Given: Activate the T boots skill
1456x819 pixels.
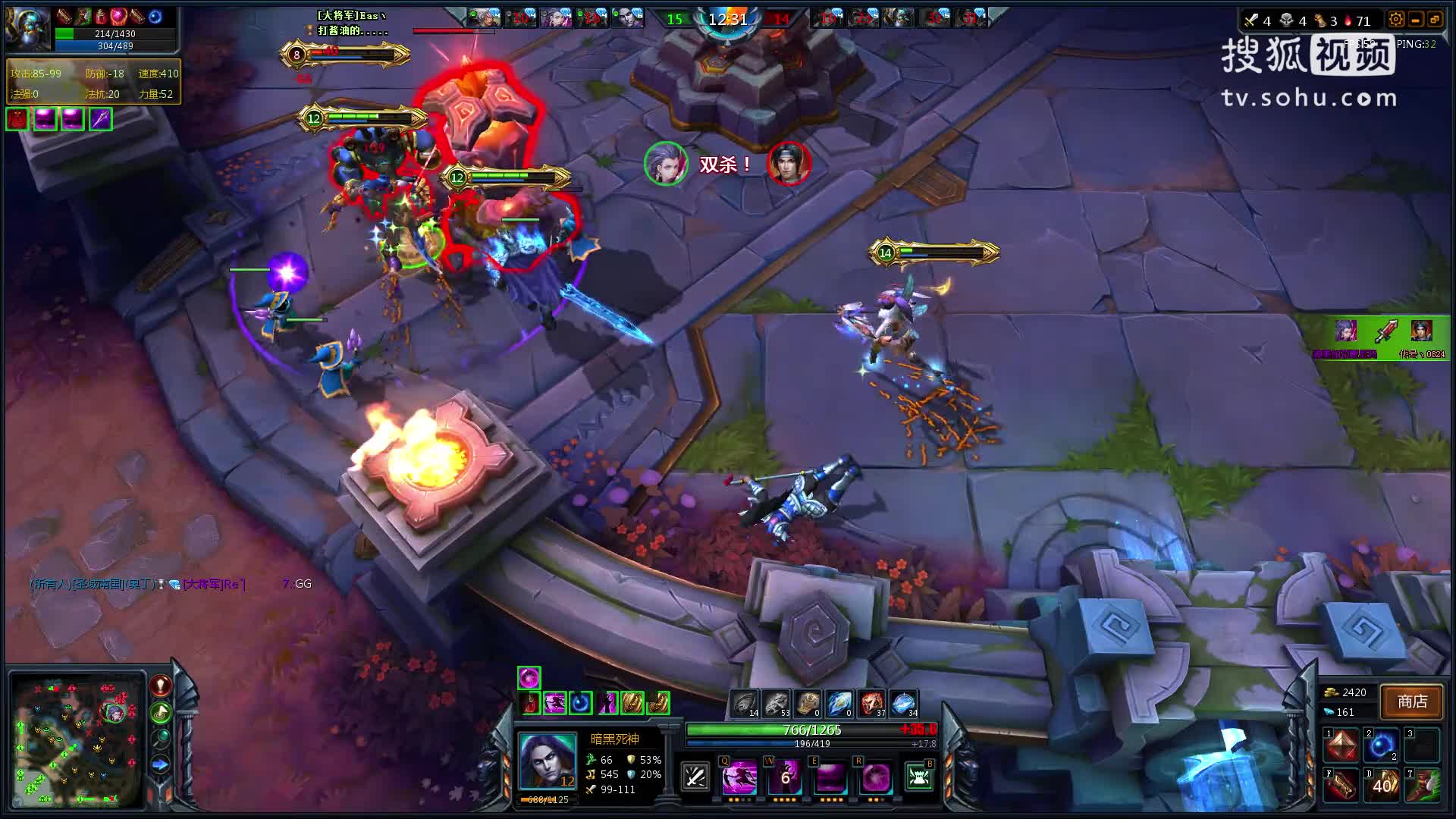Looking at the screenshot, I should coord(1423,786).
